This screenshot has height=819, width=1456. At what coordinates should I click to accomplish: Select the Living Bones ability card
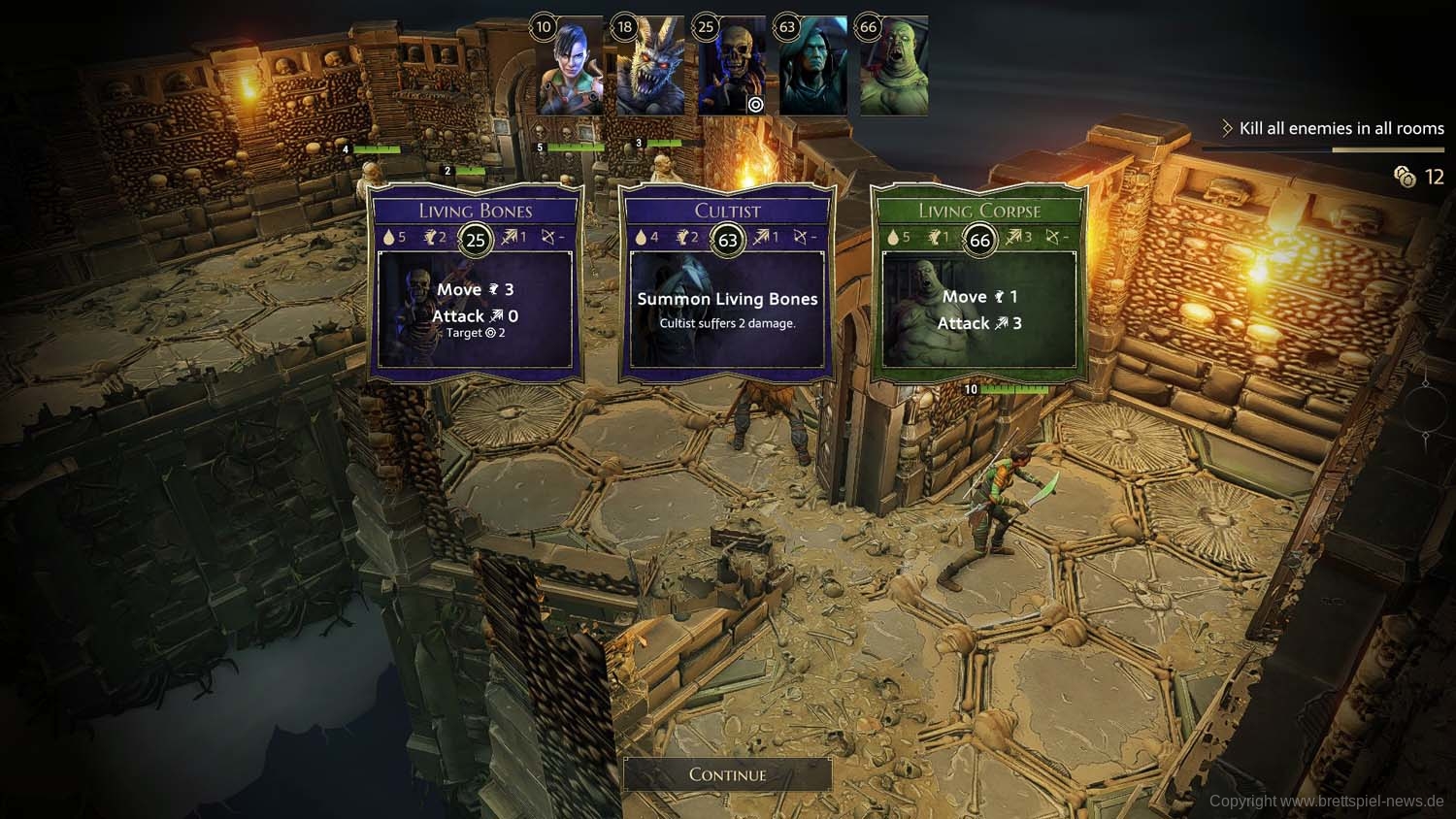(475, 283)
